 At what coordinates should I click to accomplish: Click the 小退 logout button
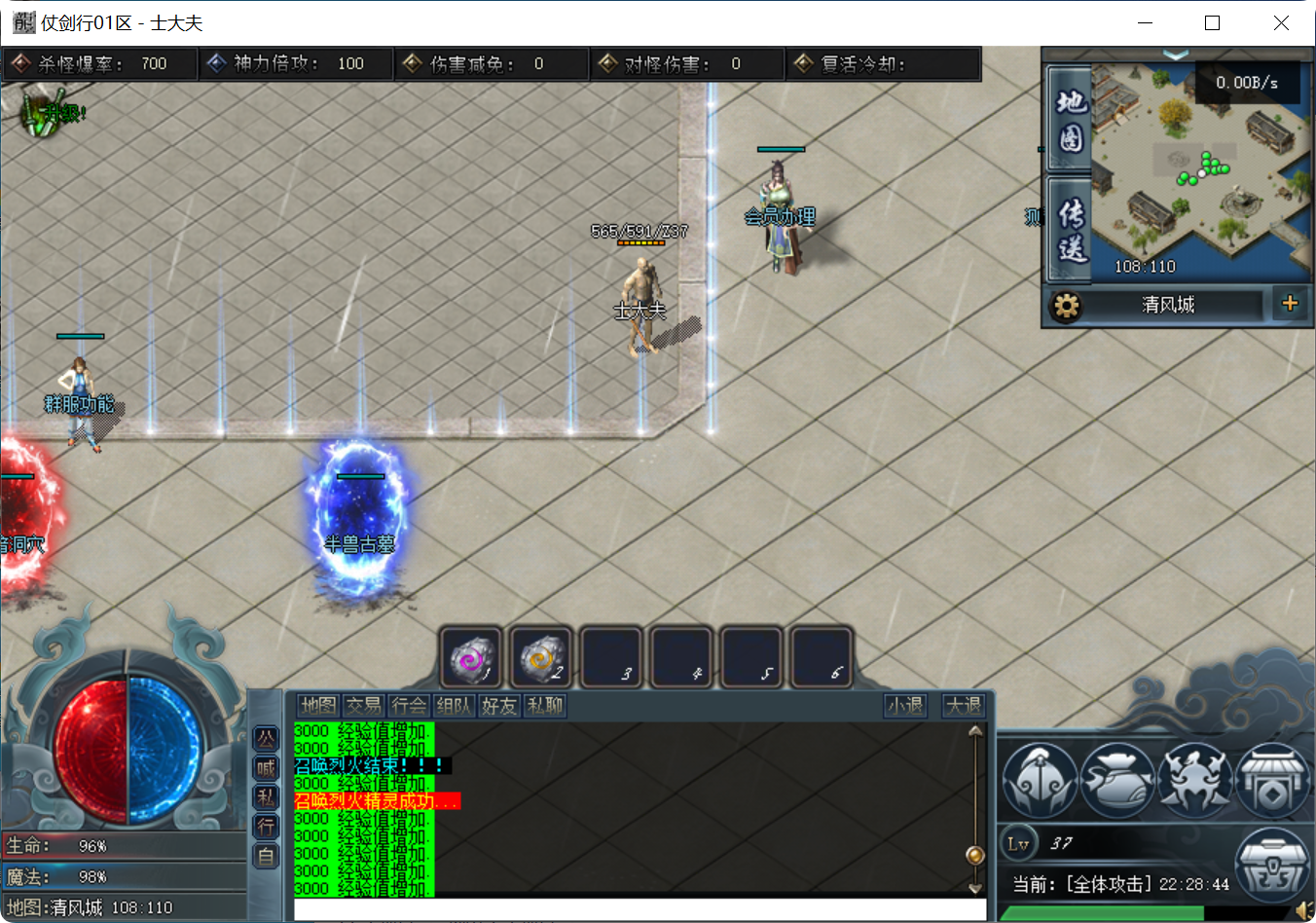(905, 706)
